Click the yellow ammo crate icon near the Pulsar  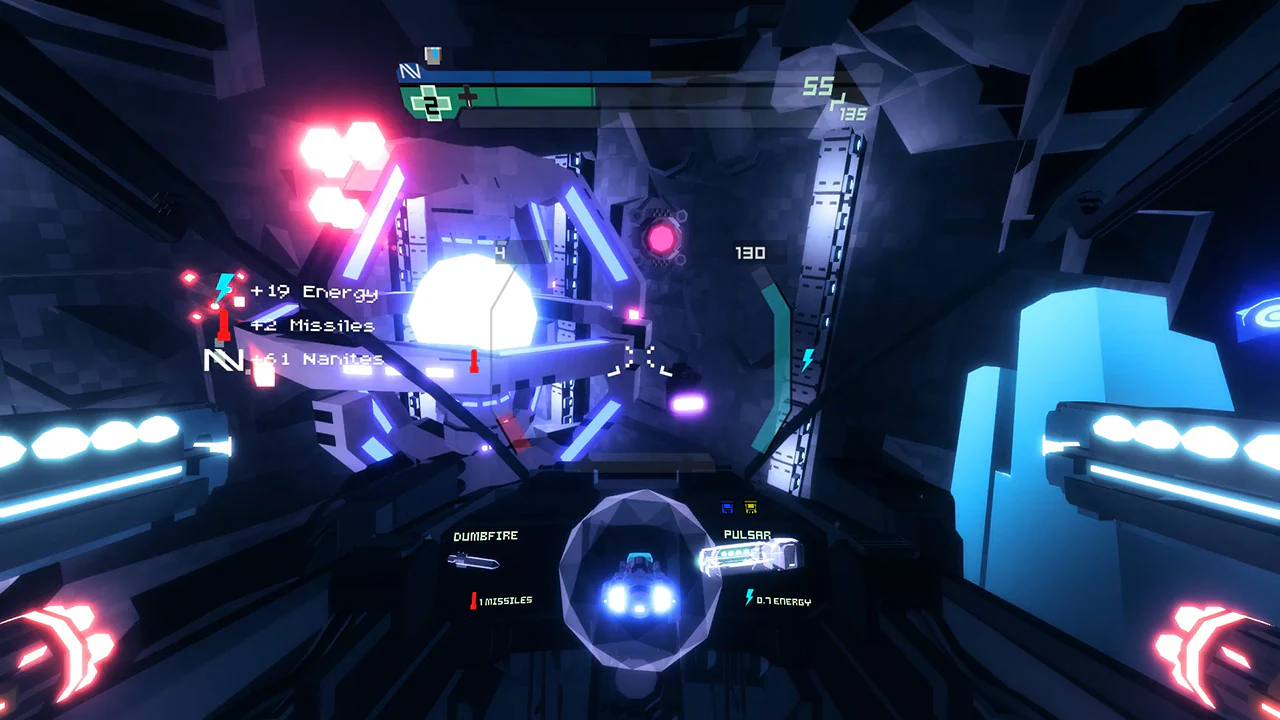(751, 508)
